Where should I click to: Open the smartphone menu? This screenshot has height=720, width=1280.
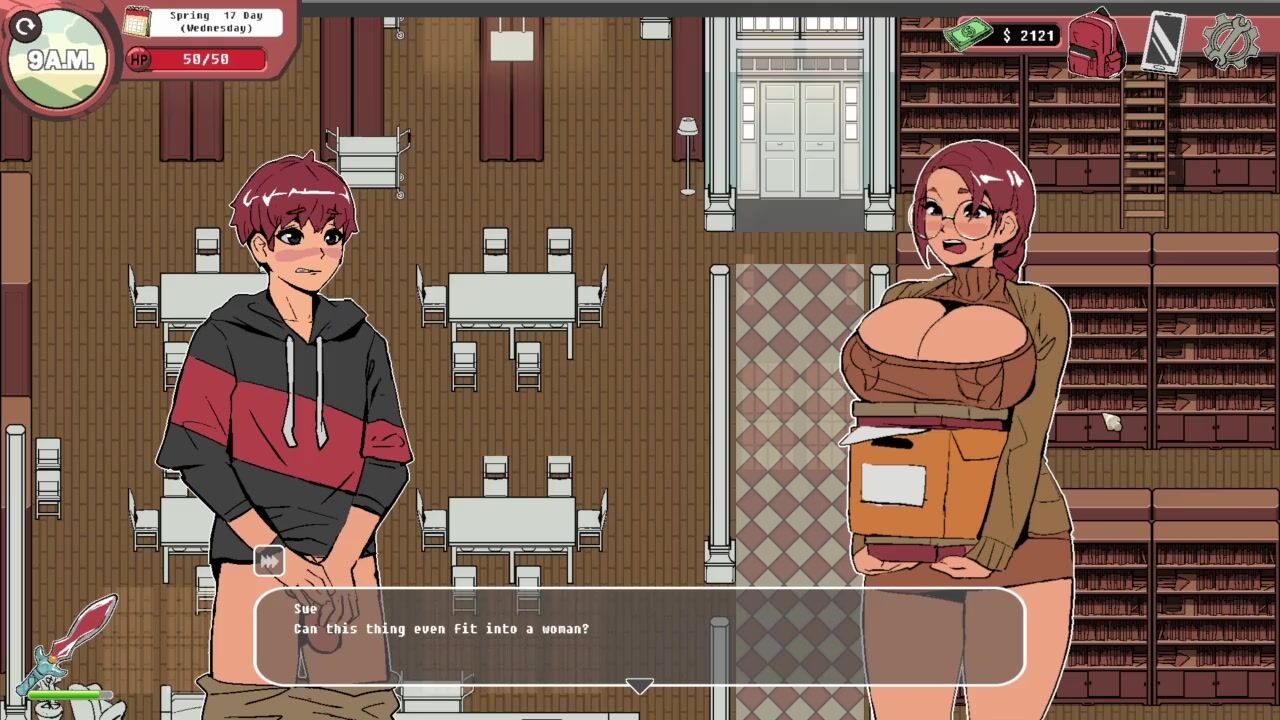(1163, 42)
